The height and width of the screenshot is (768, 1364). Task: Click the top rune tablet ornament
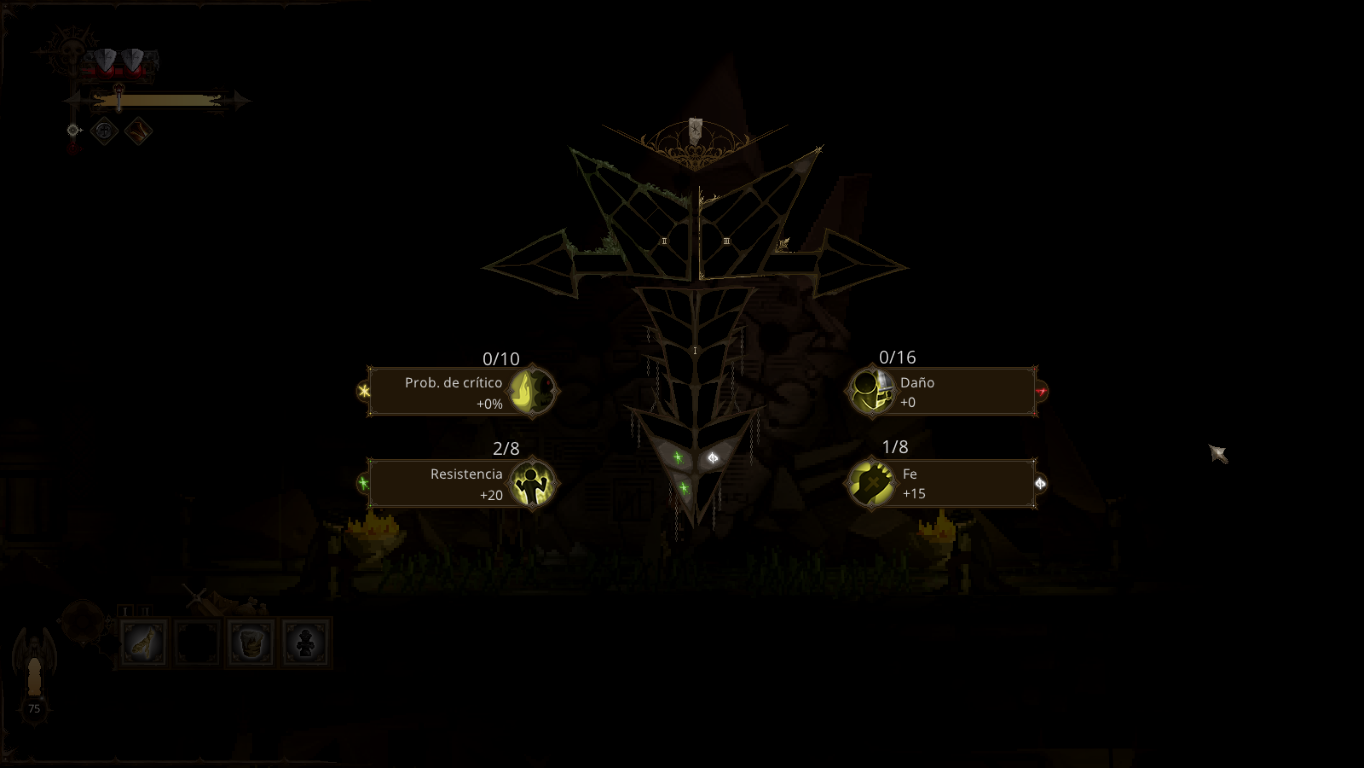point(696,128)
